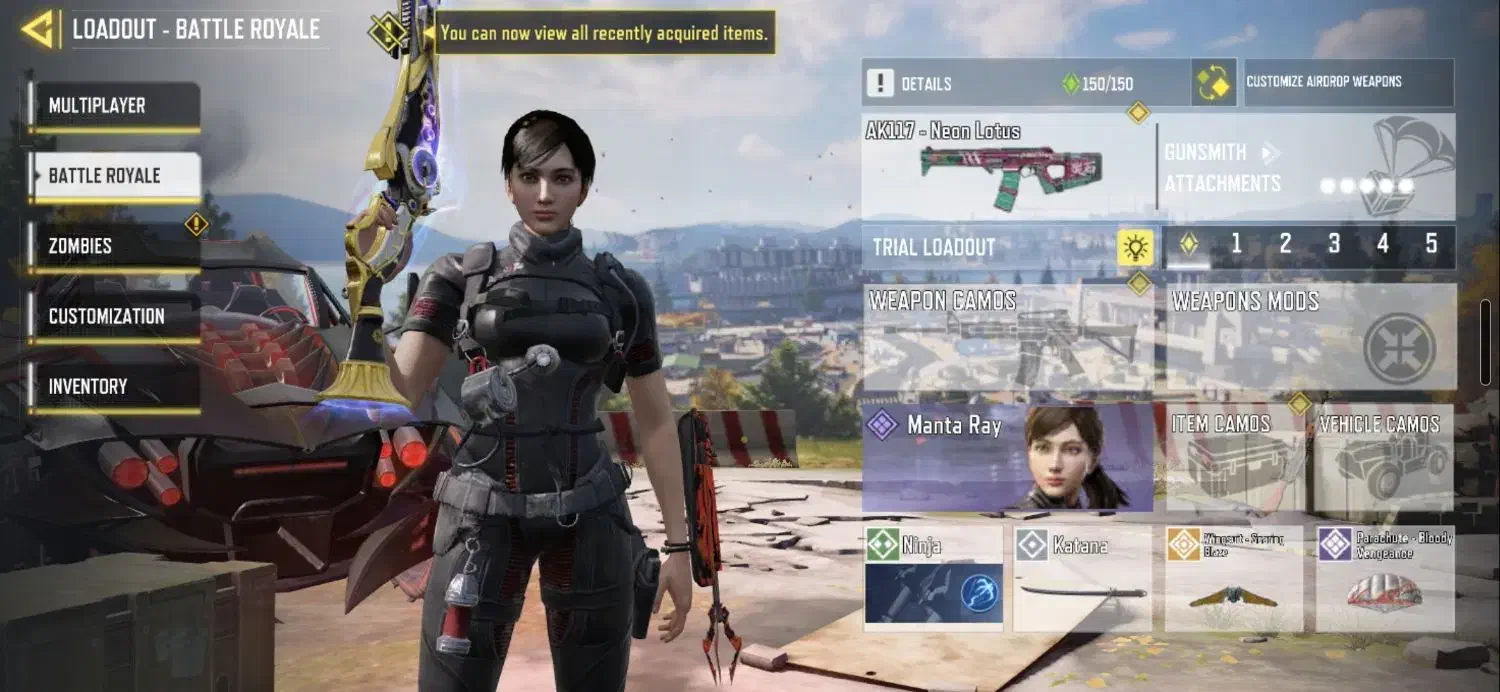The image size is (1500, 692).
Task: Choose loadout slot number 3
Action: point(1334,244)
